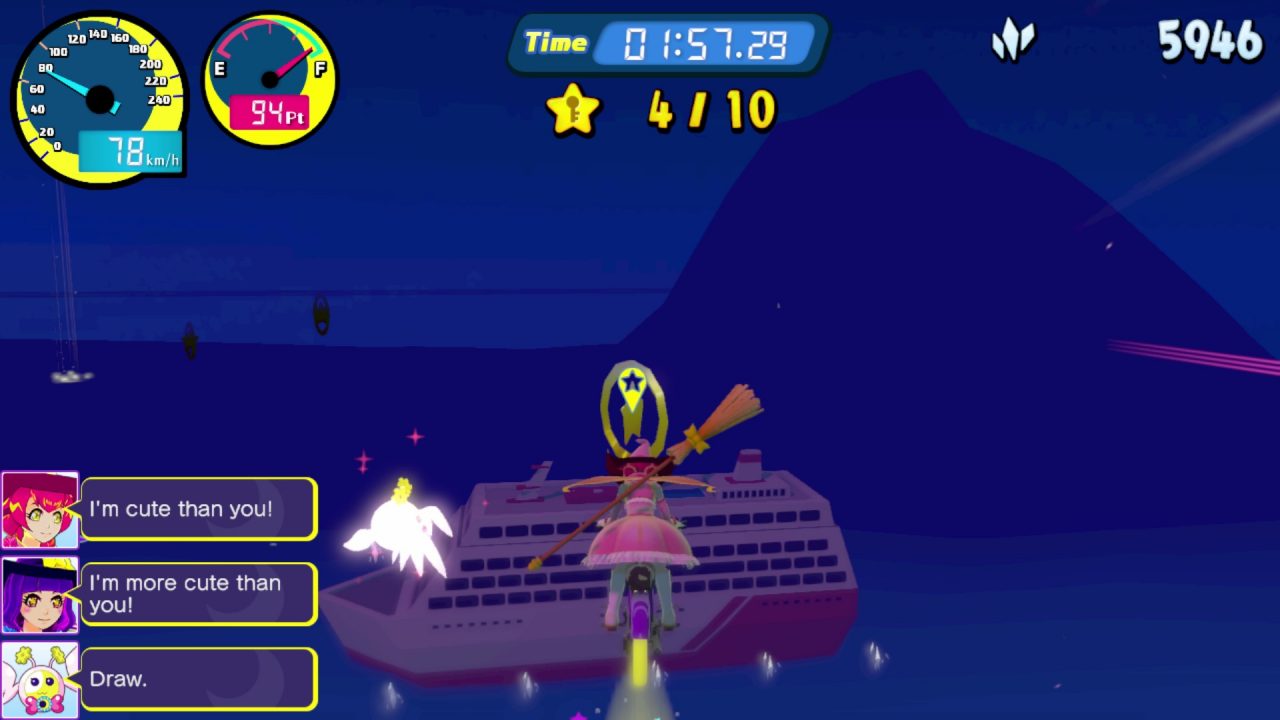Choose the white bunny mascot portrait
The height and width of the screenshot is (720, 1280).
(x=40, y=680)
